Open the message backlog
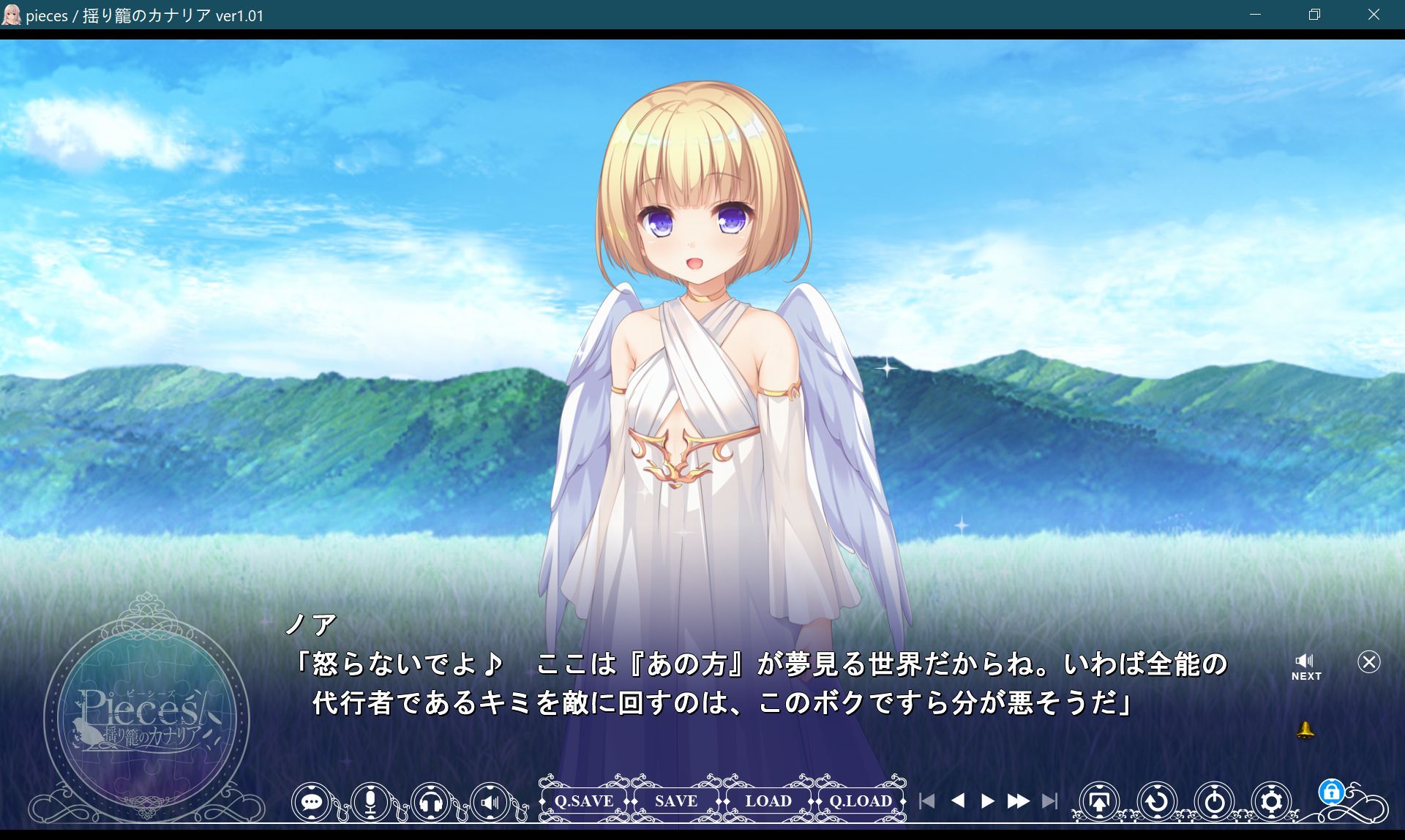This screenshot has height=840, width=1405. (x=314, y=801)
